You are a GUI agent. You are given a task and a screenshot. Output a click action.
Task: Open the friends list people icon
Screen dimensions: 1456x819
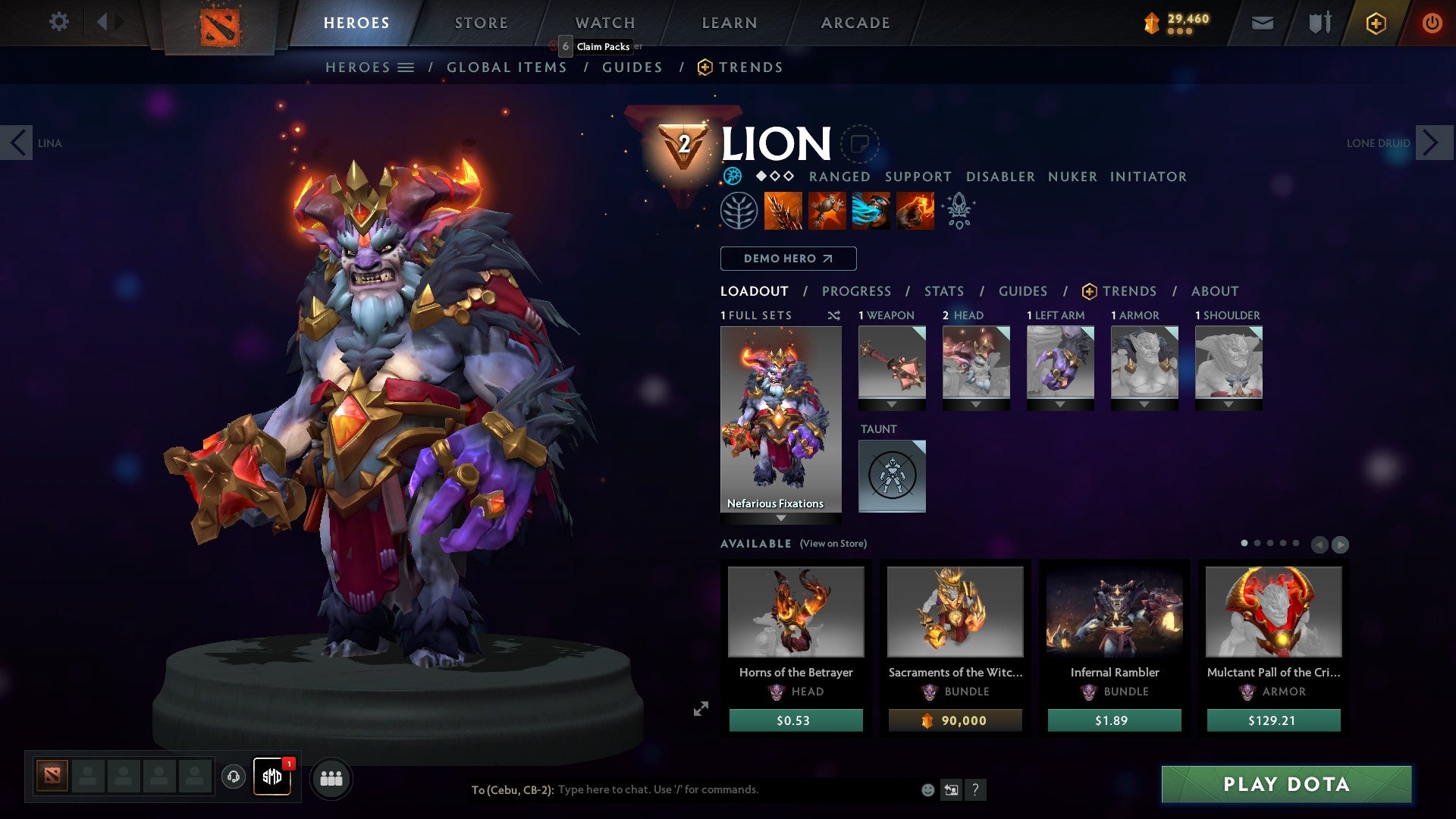point(331,777)
